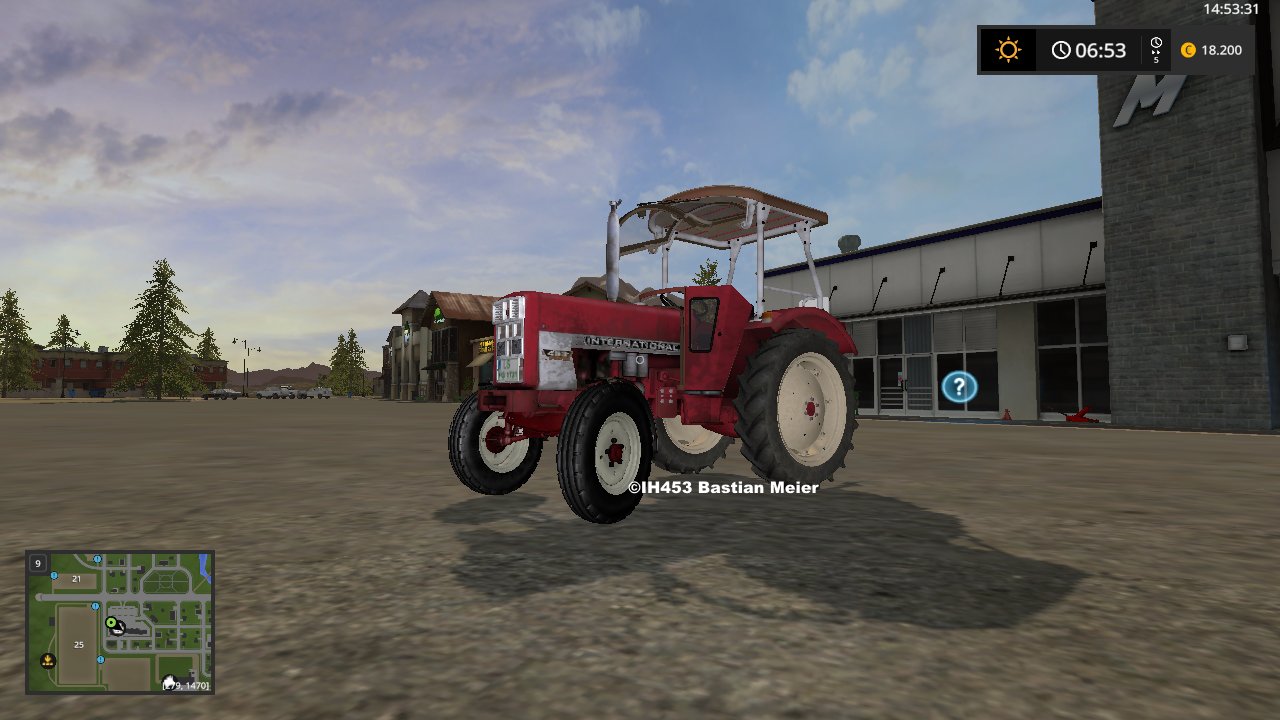1280x720 pixels.
Task: Click the coordinates readout 279, 1470
Action: (x=186, y=685)
